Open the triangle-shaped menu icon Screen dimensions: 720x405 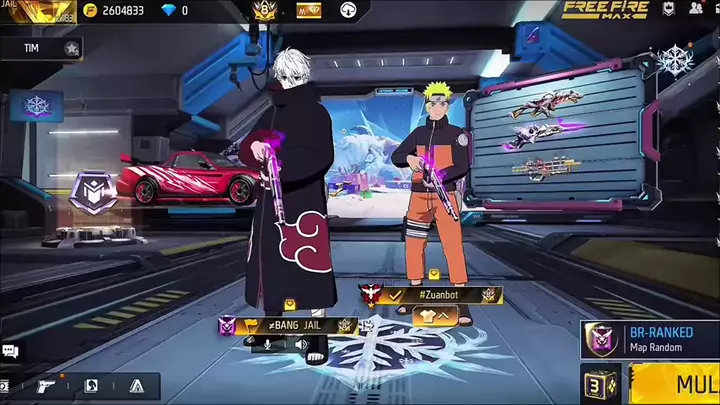[137, 386]
